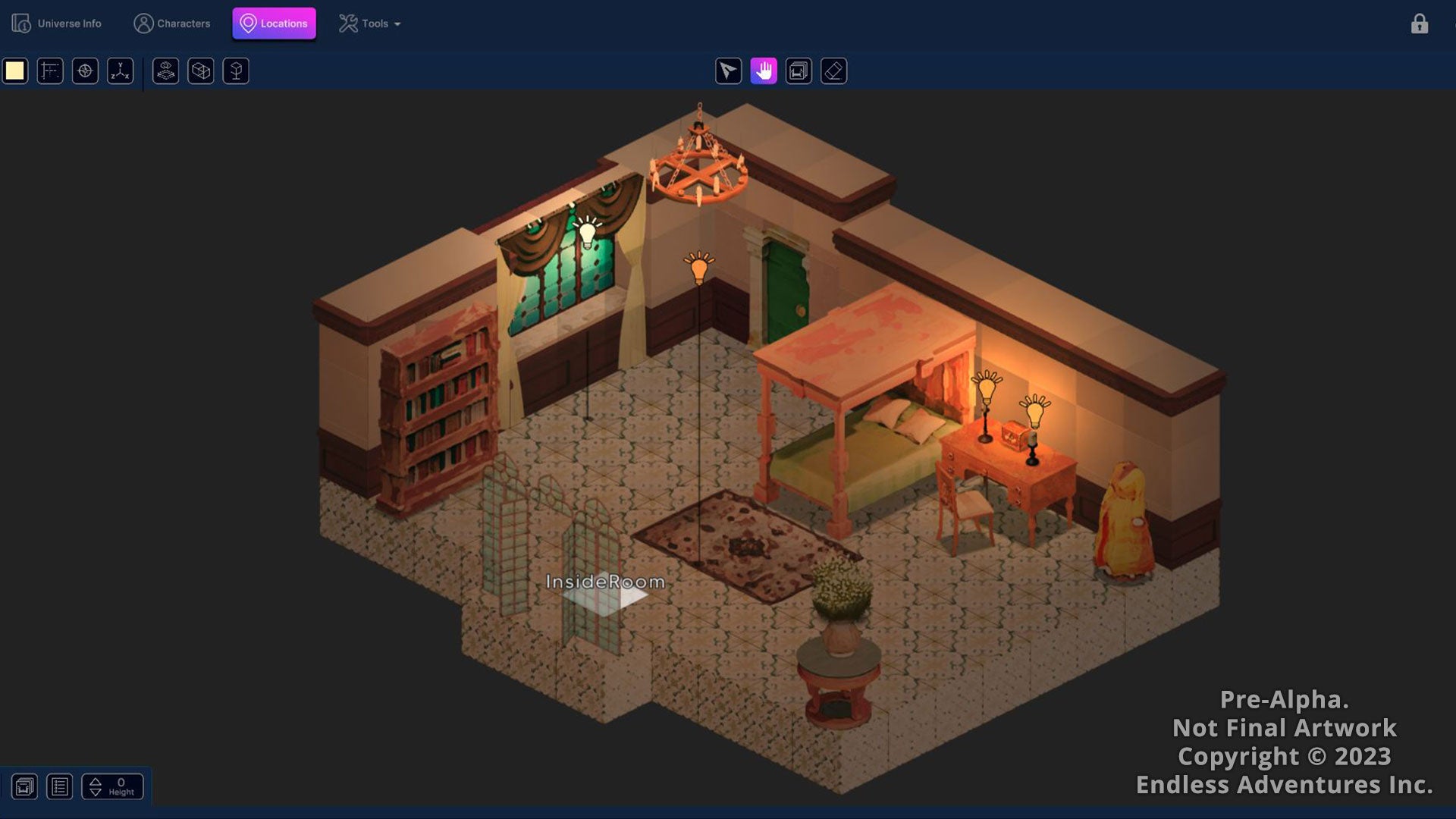Open the Universe Info section
1456x819 pixels.
click(57, 24)
